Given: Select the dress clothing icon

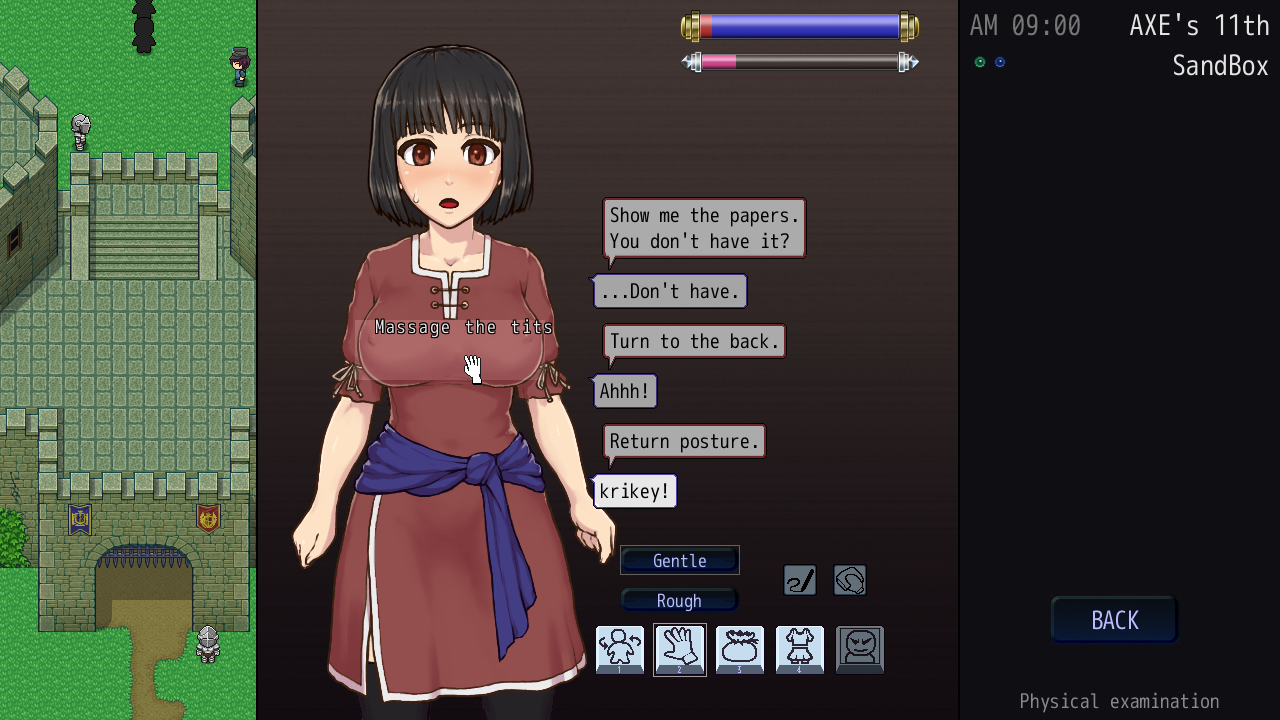Looking at the screenshot, I should (x=800, y=650).
